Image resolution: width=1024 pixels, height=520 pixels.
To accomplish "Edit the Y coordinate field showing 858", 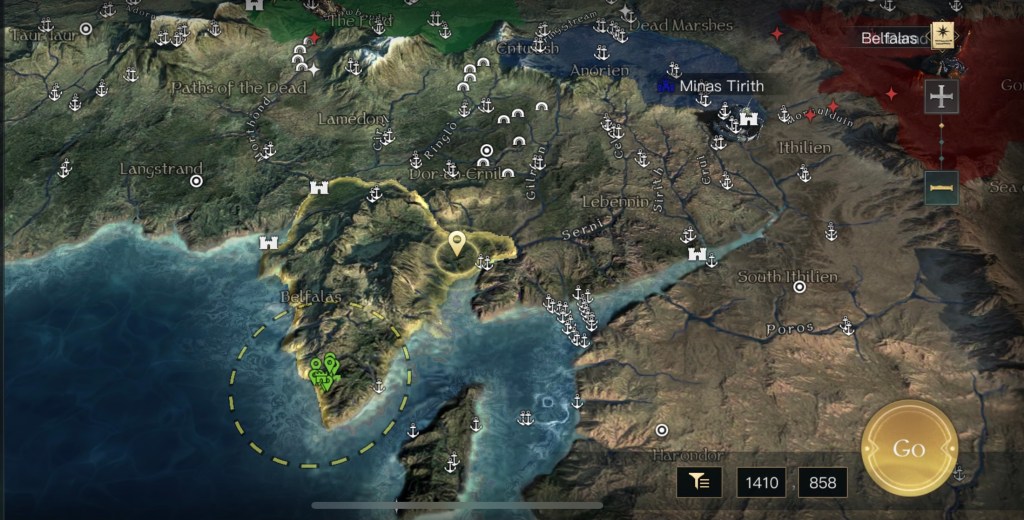I will coord(822,483).
